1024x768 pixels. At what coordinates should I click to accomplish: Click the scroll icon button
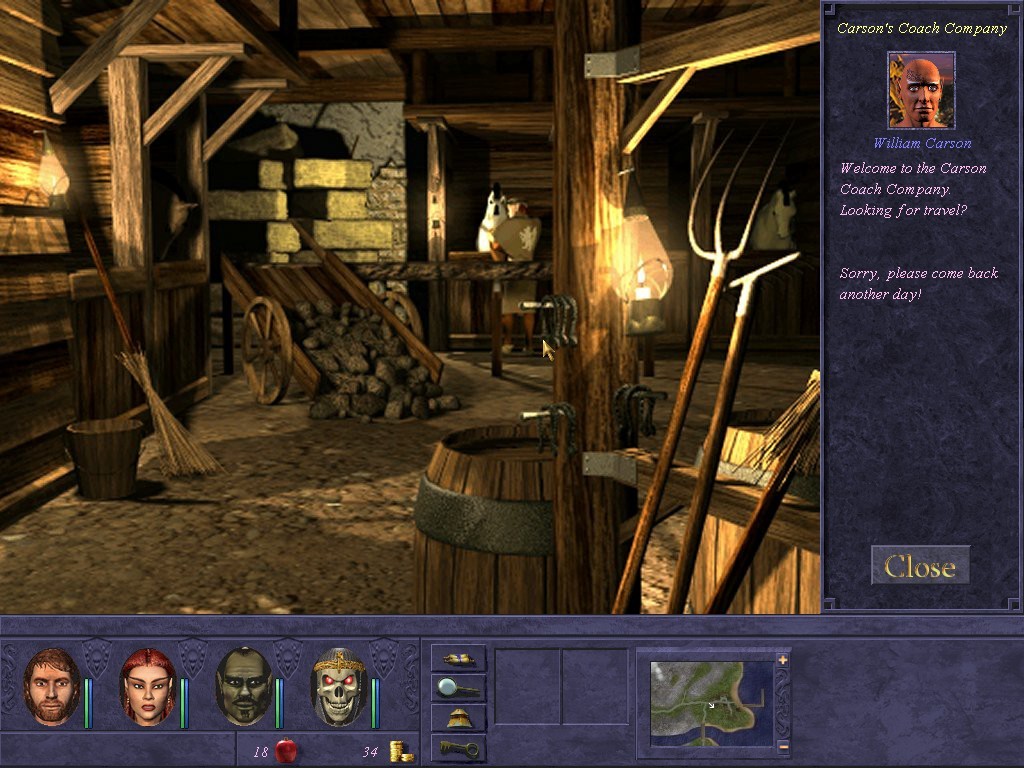pyautogui.click(x=459, y=658)
